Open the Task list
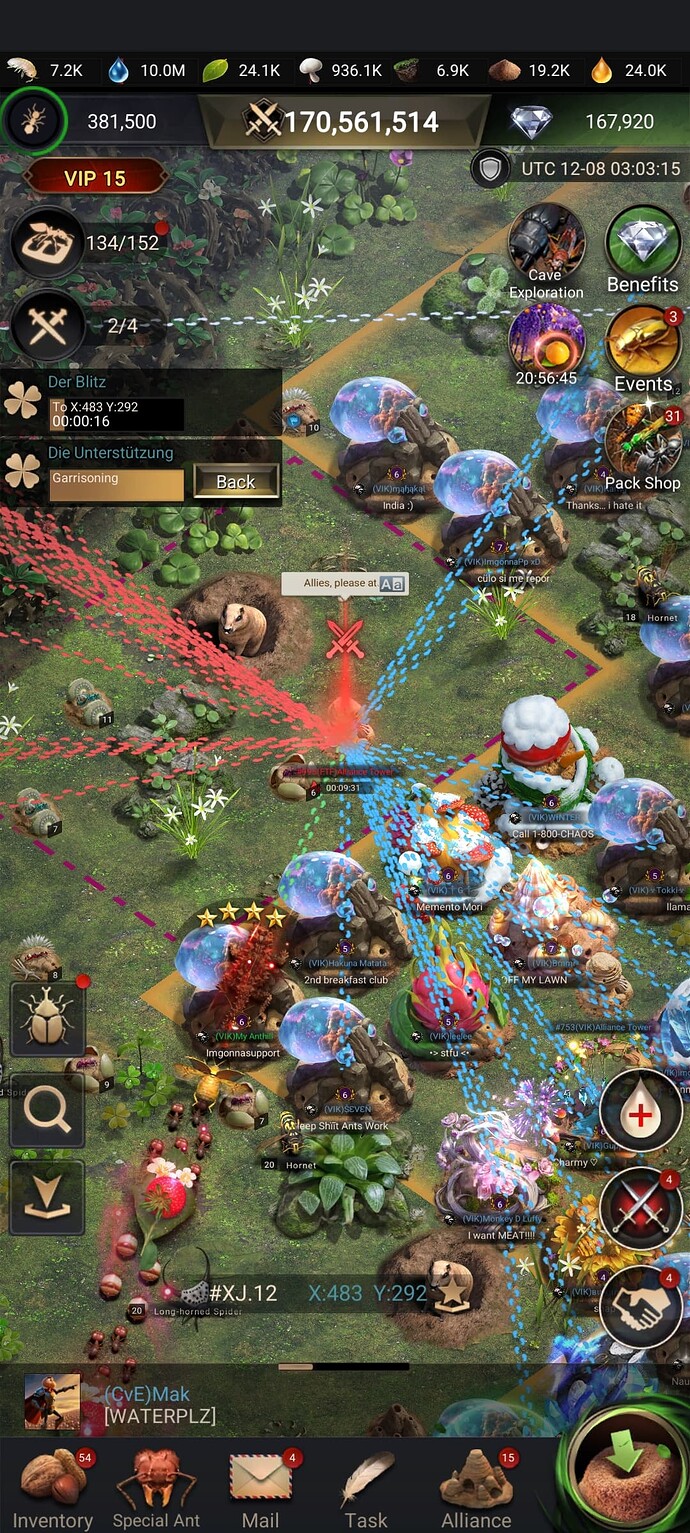This screenshot has height=1533, width=690. coord(366,1487)
